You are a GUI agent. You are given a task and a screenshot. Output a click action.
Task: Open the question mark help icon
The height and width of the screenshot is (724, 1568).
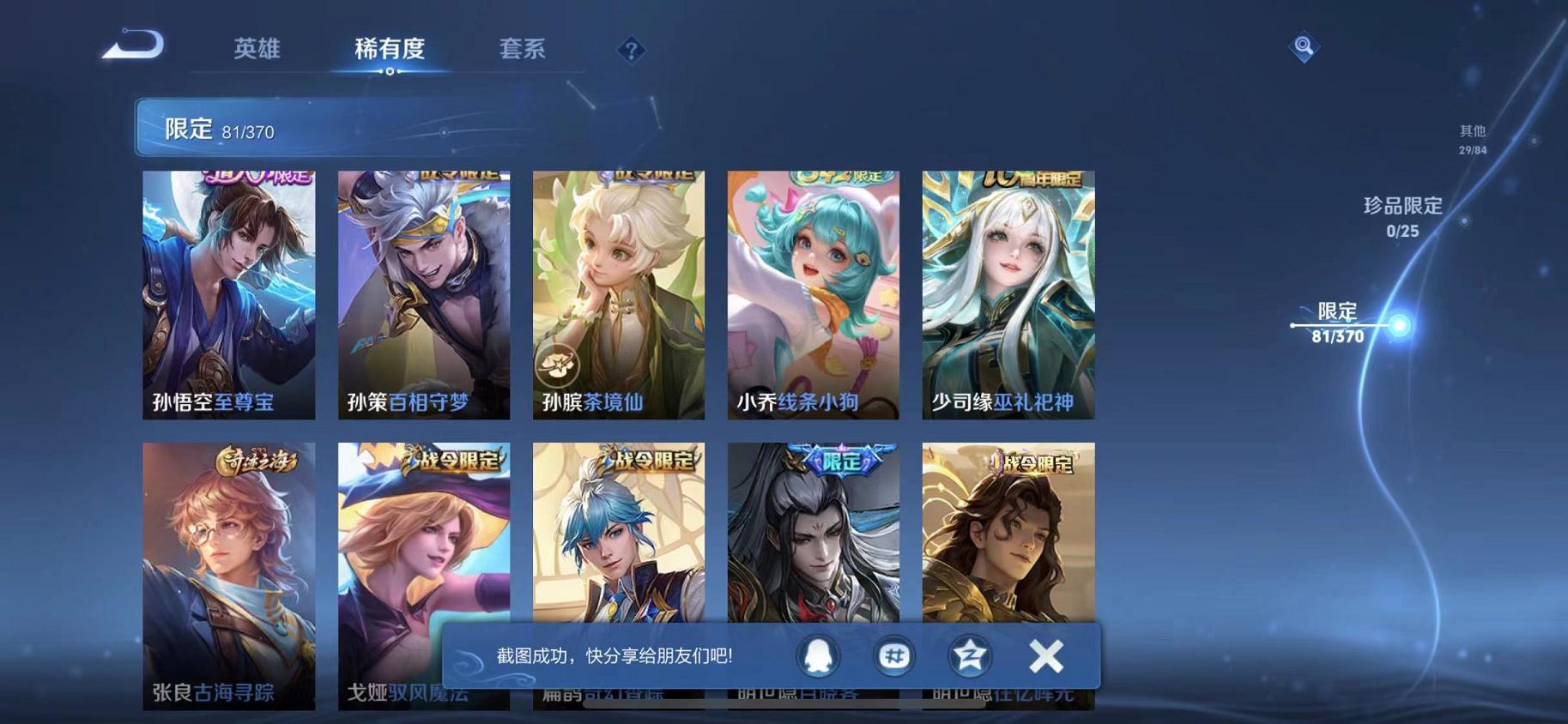click(631, 51)
